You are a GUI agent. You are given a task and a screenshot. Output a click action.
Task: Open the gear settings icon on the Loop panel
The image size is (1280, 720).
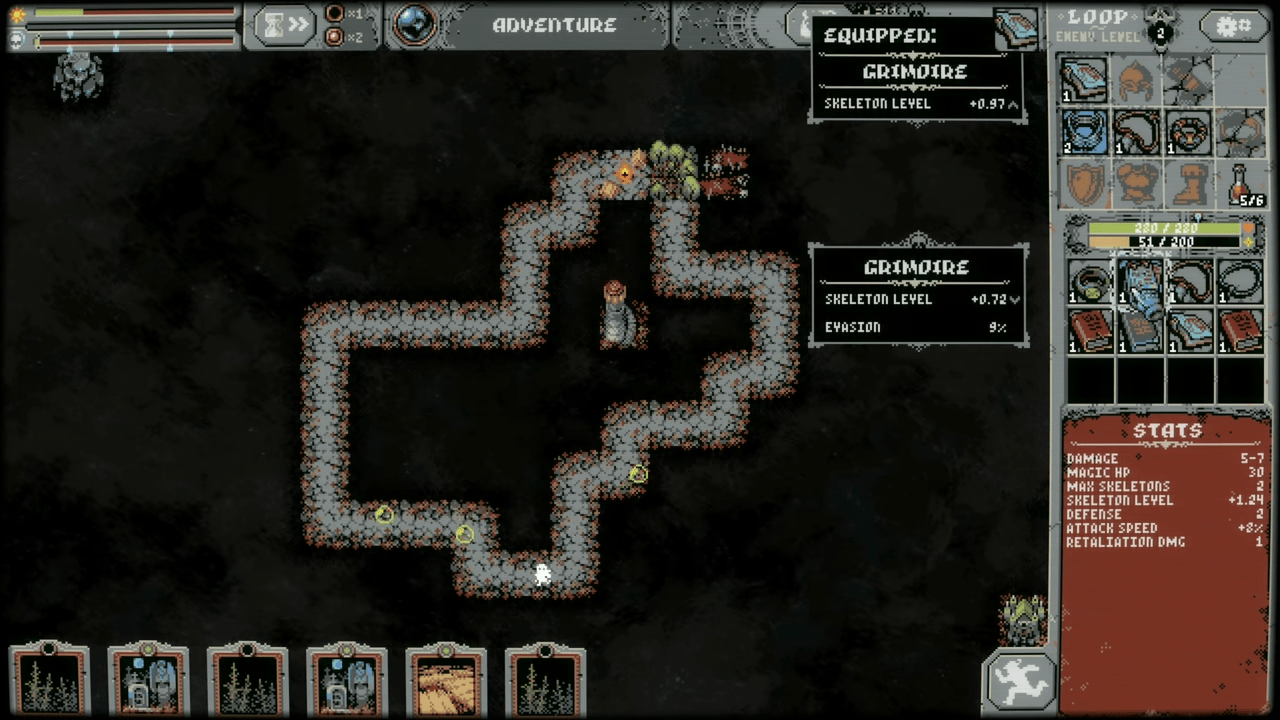click(1231, 27)
